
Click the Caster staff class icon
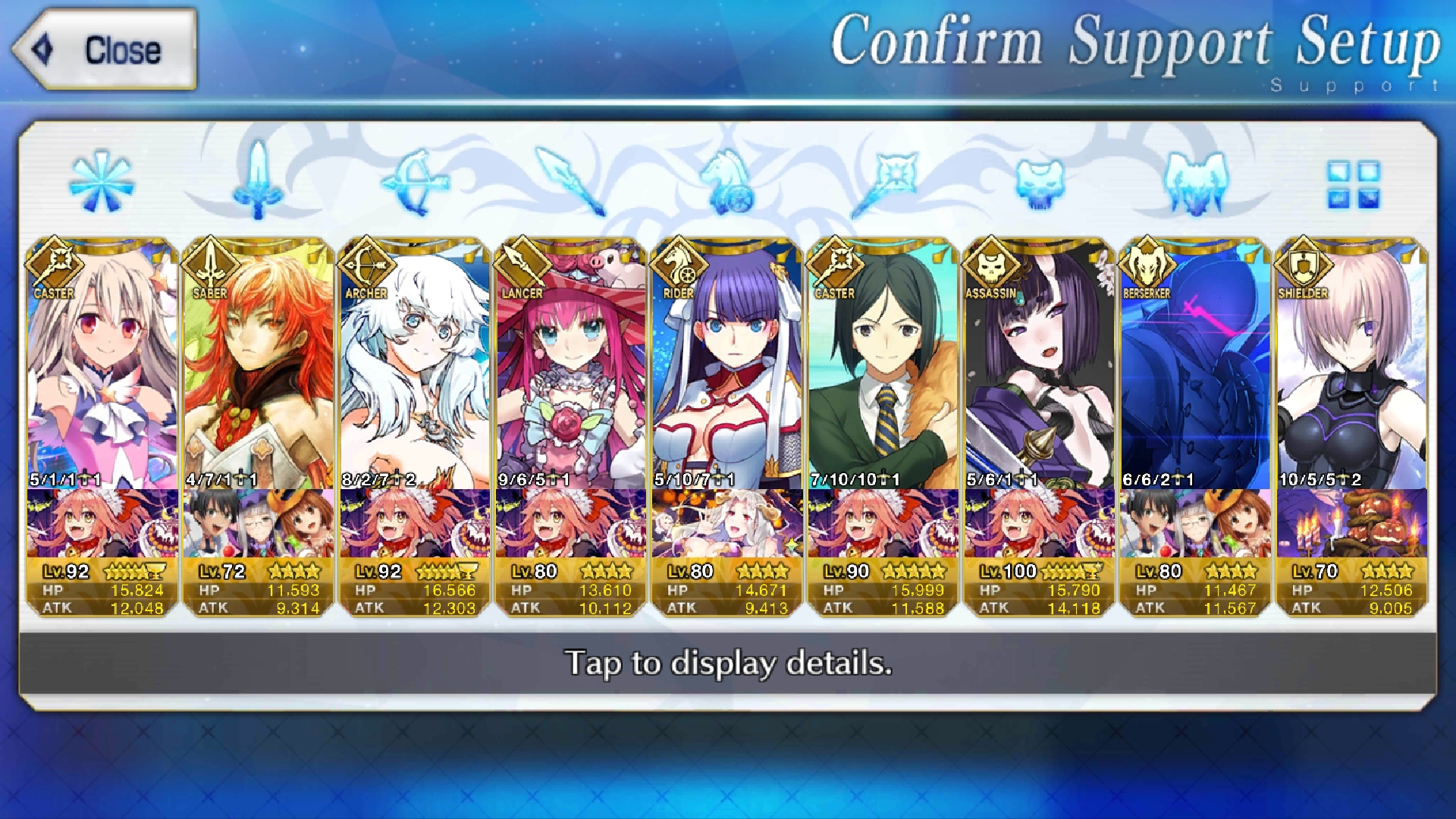coord(884,182)
